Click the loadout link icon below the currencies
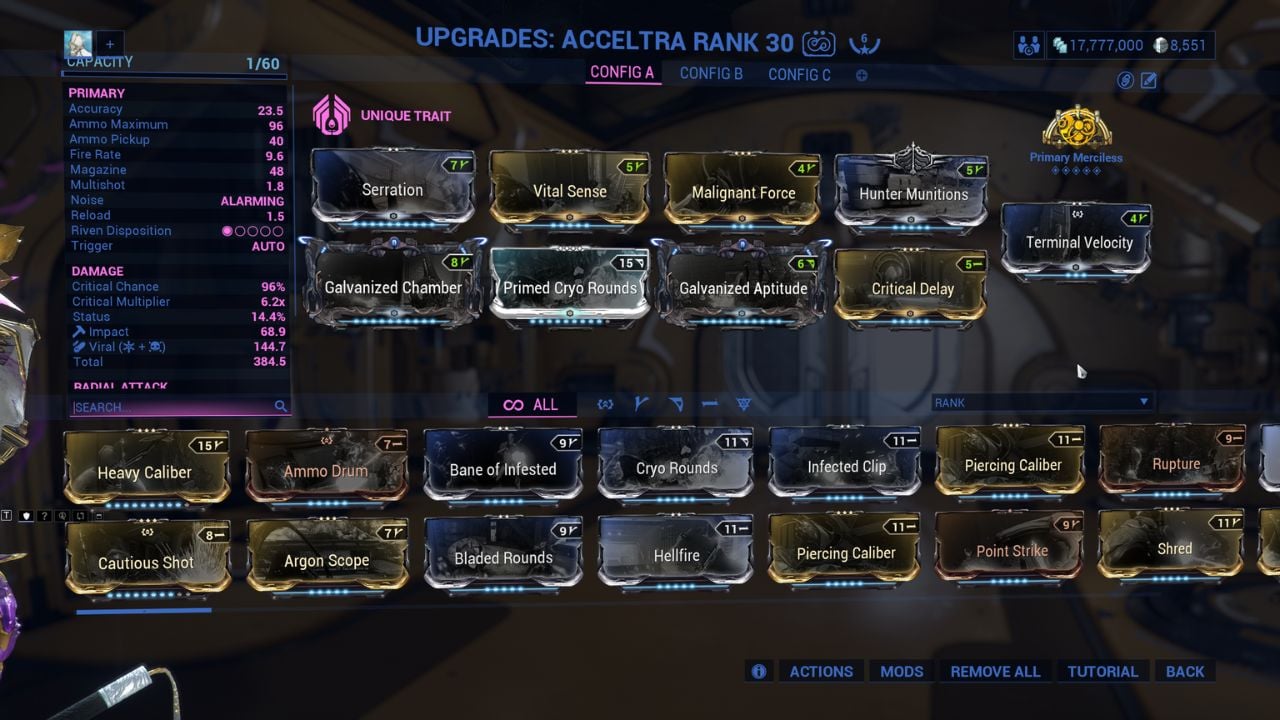This screenshot has height=720, width=1280. (x=1124, y=81)
